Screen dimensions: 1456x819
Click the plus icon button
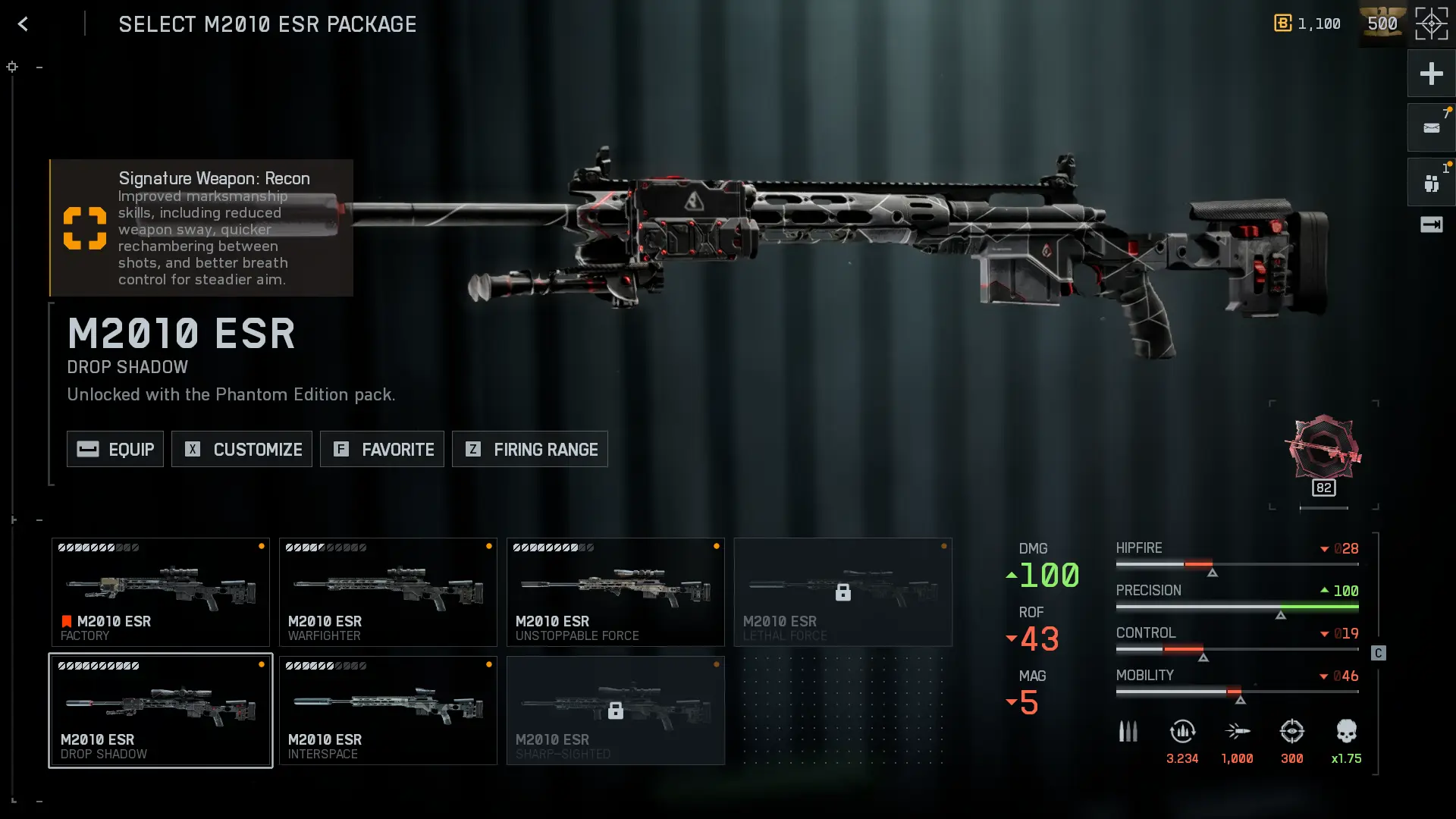pyautogui.click(x=1431, y=74)
